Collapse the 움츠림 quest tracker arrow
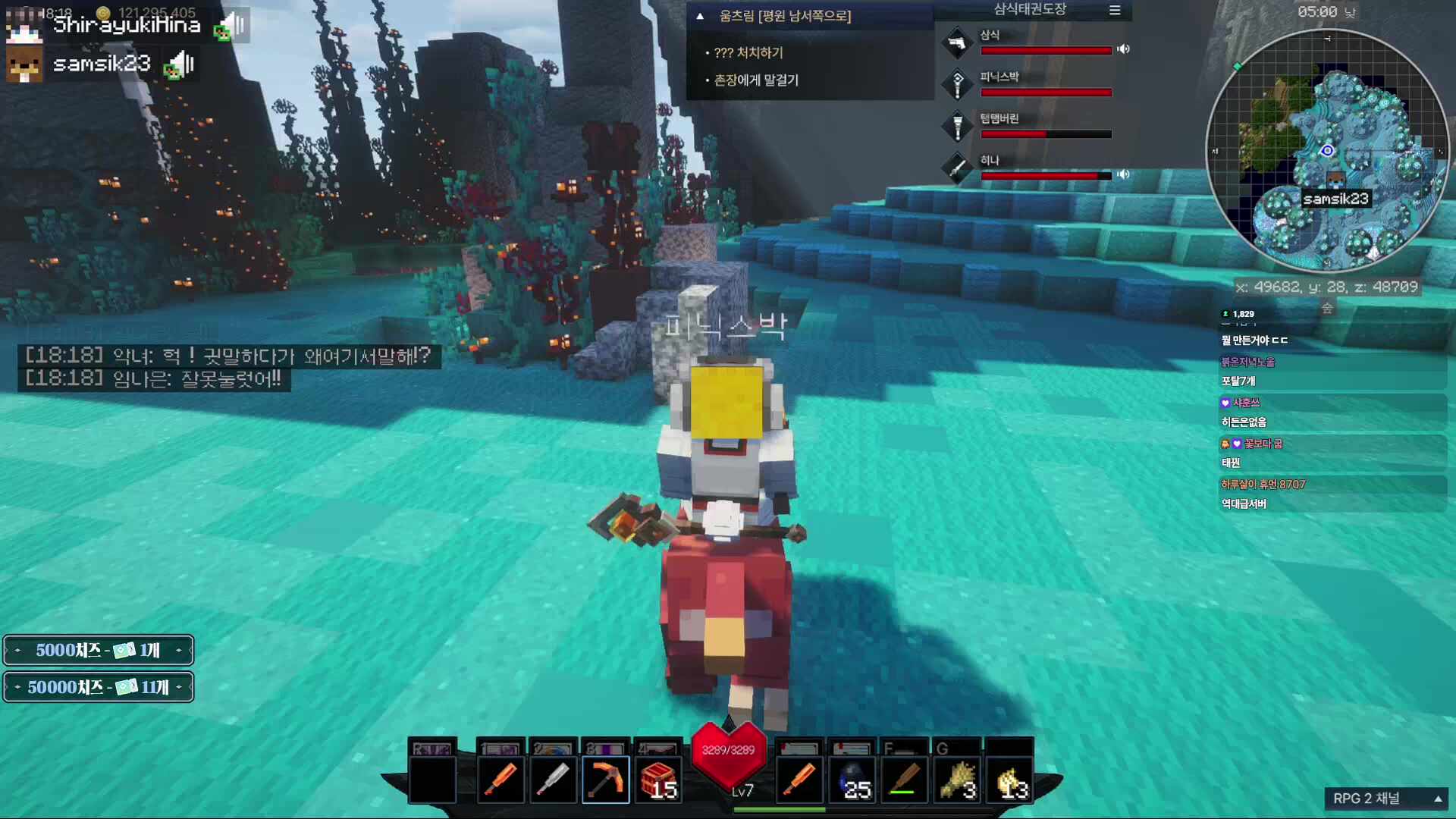This screenshot has width=1456, height=819. click(700, 16)
